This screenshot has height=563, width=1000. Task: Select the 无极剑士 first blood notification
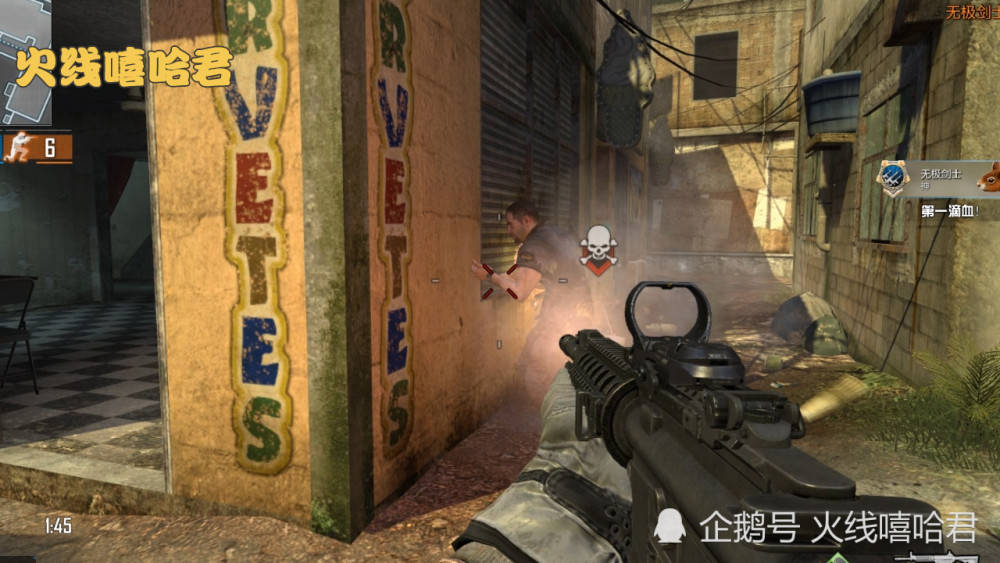pyautogui.click(x=944, y=180)
